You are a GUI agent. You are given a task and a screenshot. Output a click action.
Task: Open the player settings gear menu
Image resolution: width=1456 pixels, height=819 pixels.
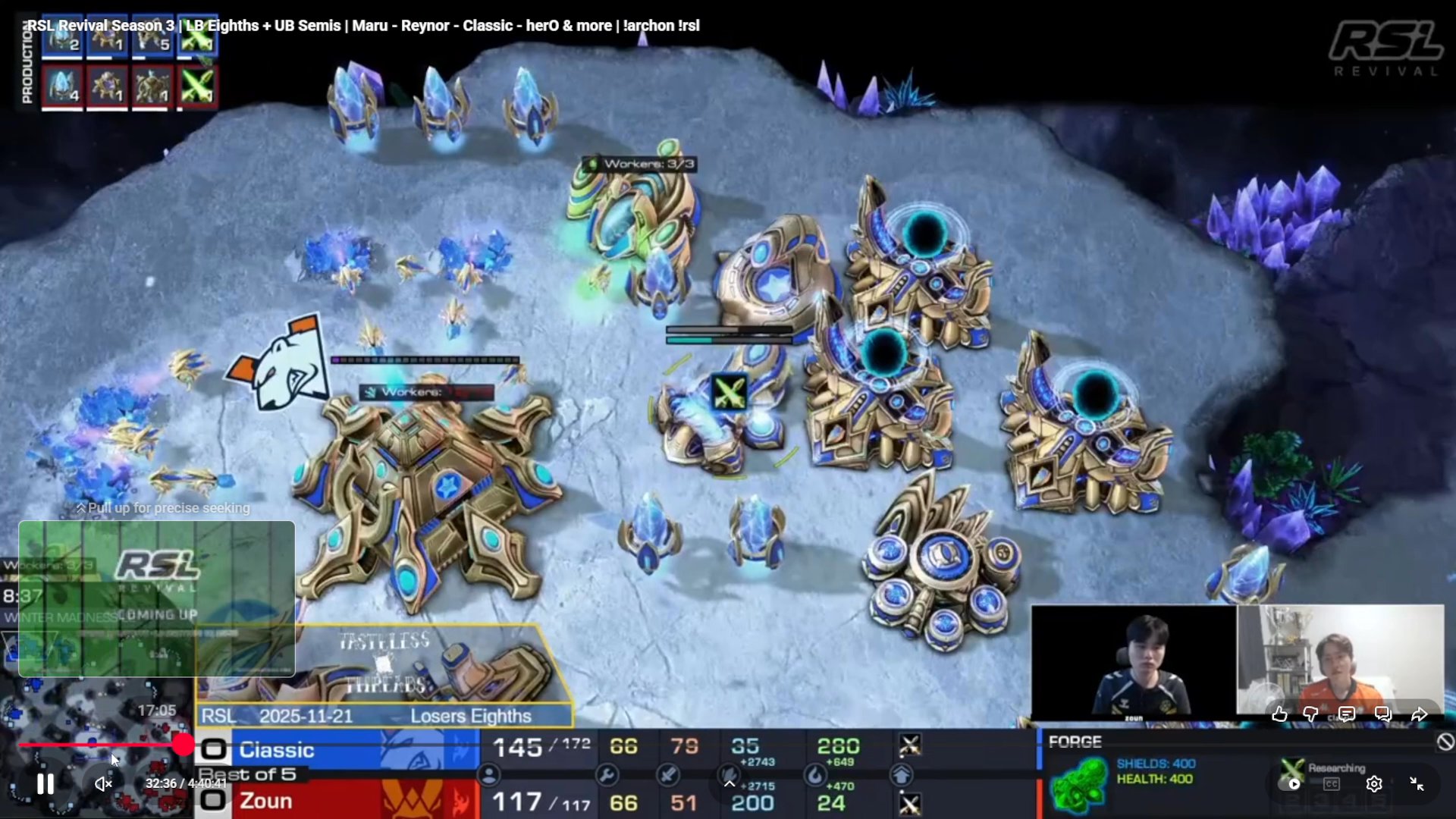point(1374,784)
